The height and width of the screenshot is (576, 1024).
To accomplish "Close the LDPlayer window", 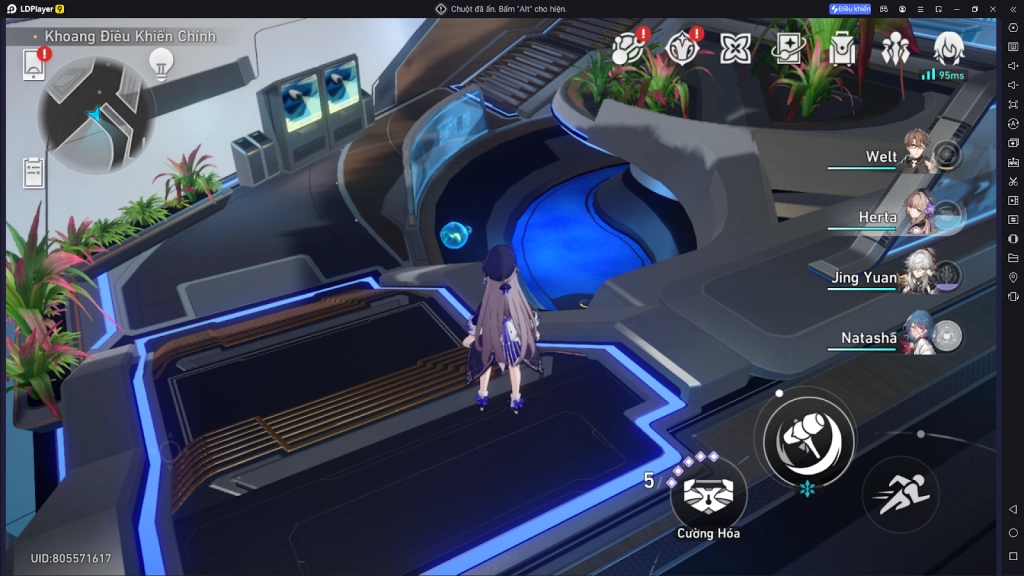I will [993, 9].
